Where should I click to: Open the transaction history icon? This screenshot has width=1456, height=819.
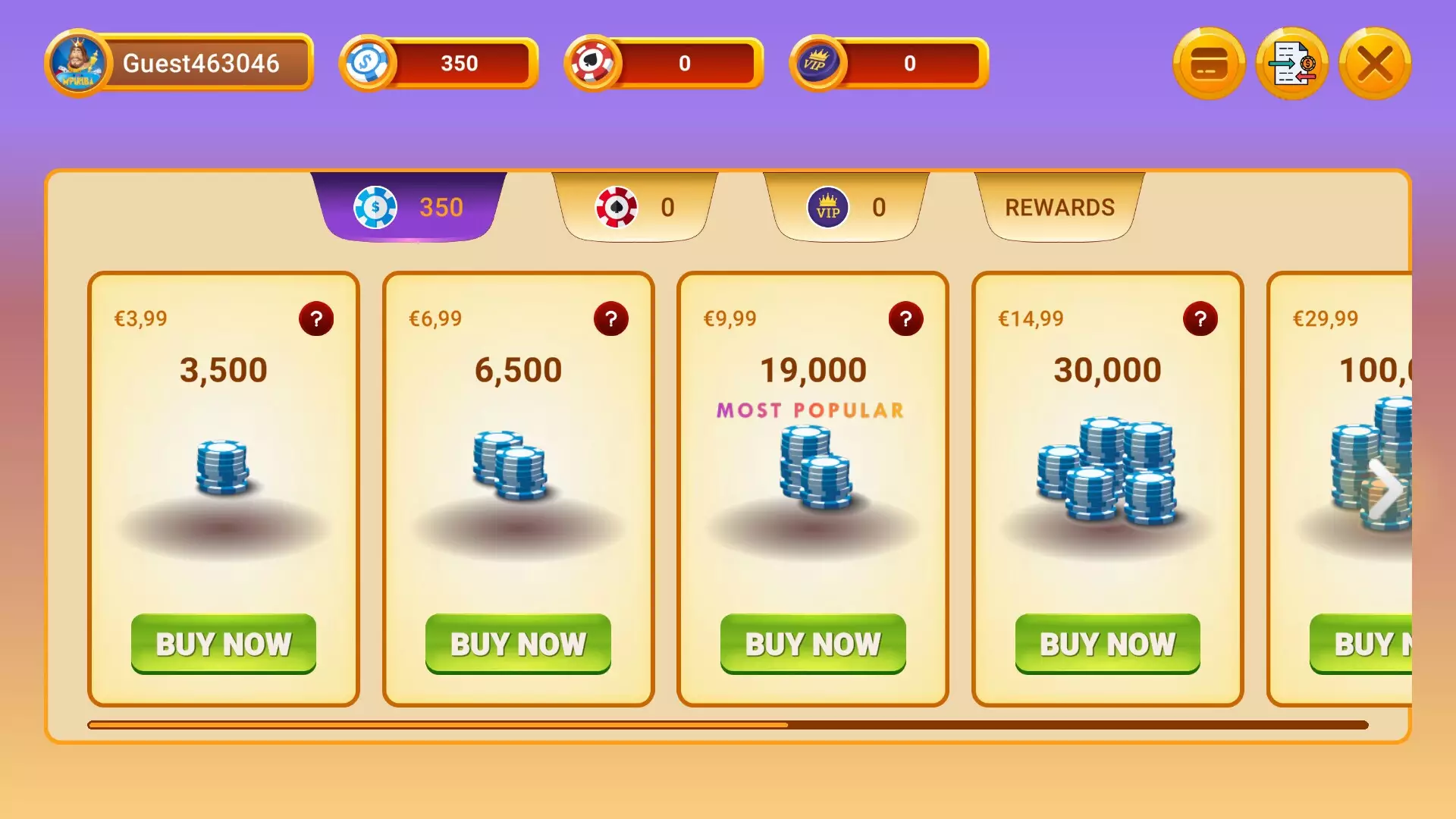click(1292, 64)
